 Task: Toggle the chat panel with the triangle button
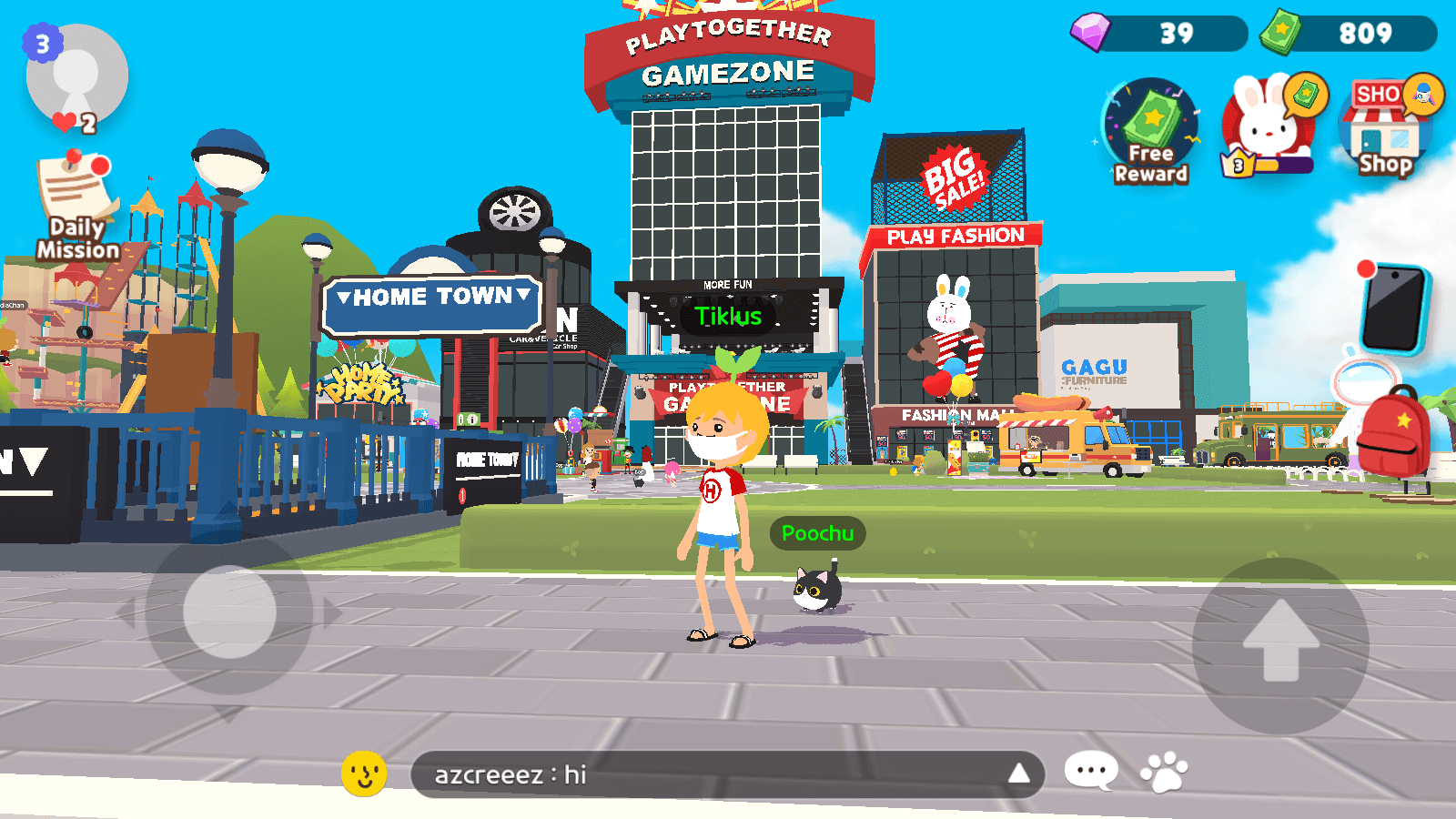coord(1017,774)
